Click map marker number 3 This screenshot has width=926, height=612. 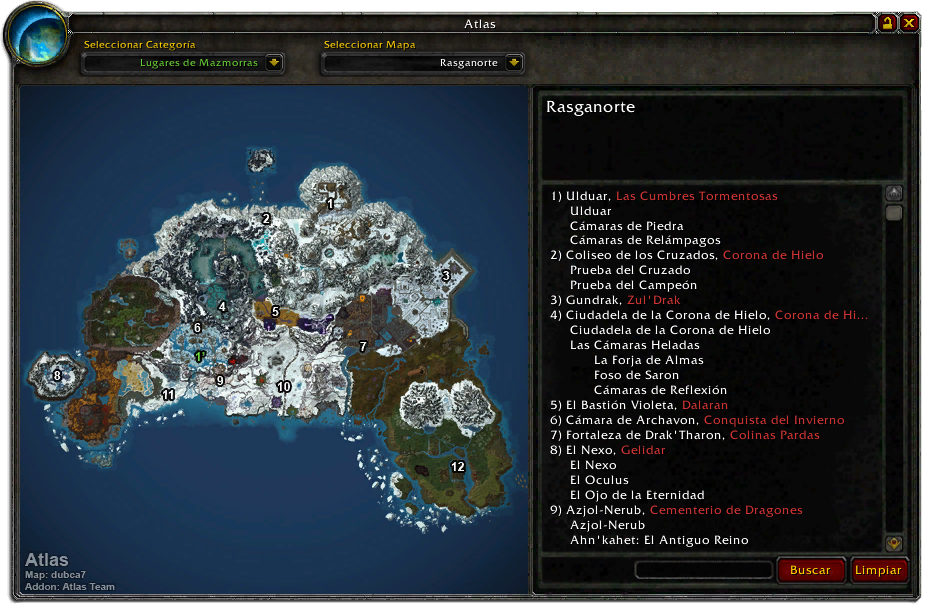[446, 275]
